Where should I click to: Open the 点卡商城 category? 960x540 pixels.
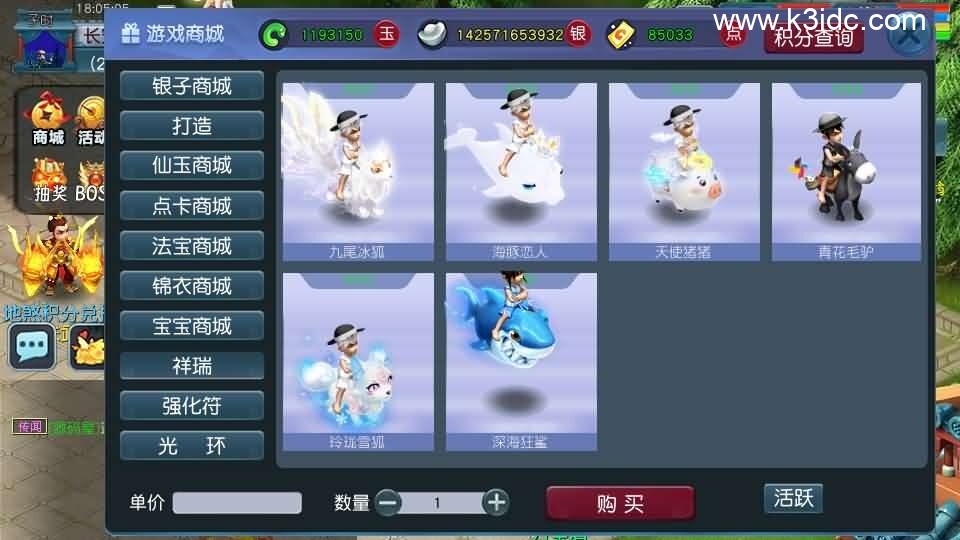(192, 206)
